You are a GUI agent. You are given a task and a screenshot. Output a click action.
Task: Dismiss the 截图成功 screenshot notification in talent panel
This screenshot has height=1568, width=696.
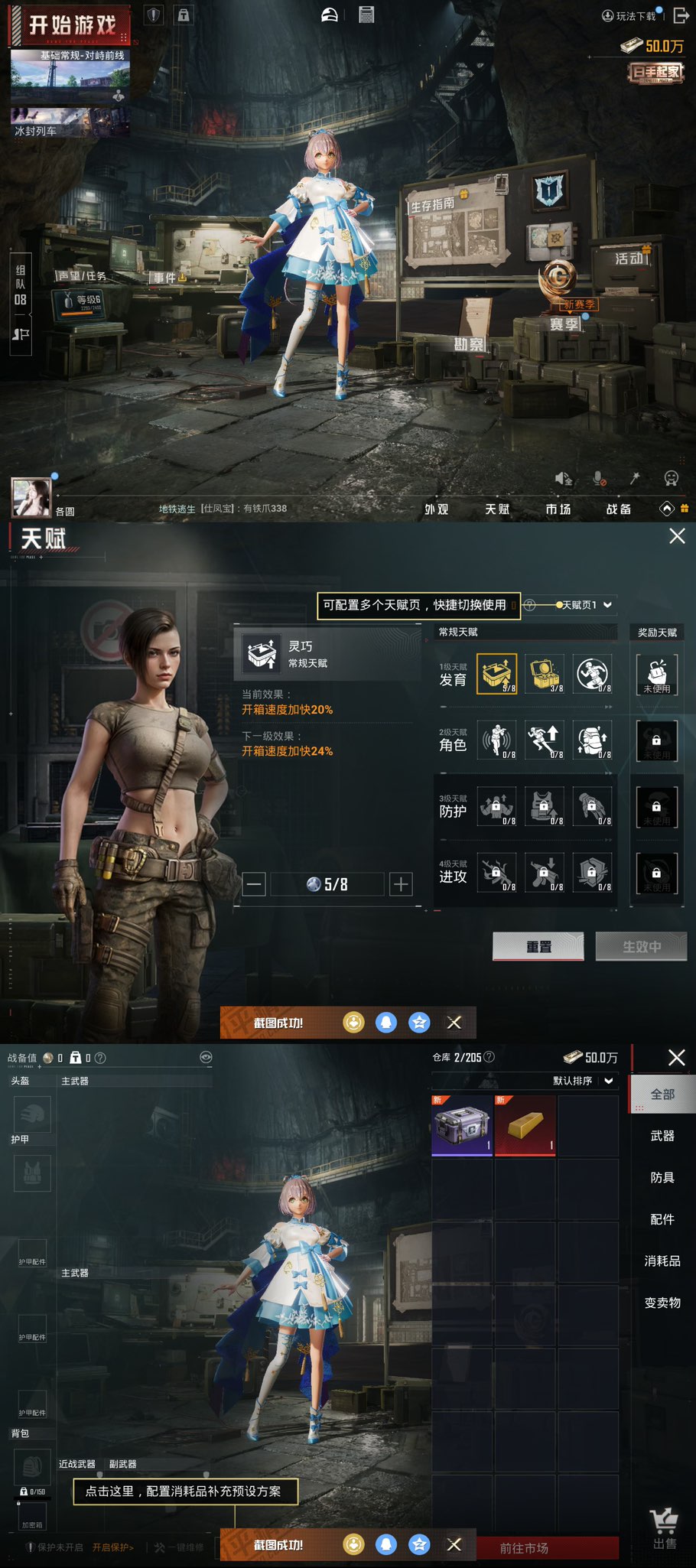tap(454, 1023)
